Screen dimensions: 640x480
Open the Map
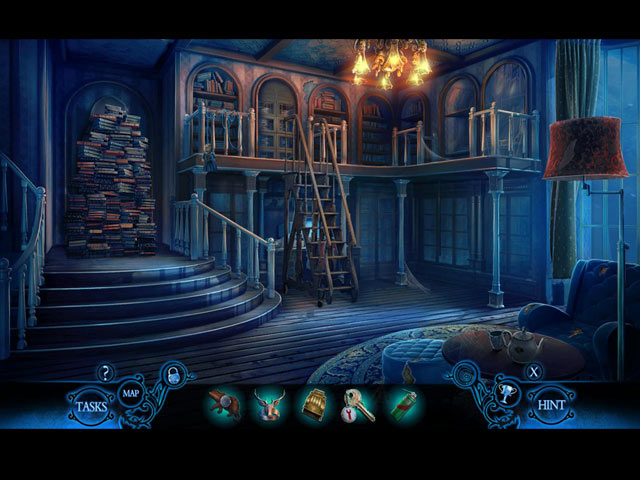pyautogui.click(x=131, y=393)
